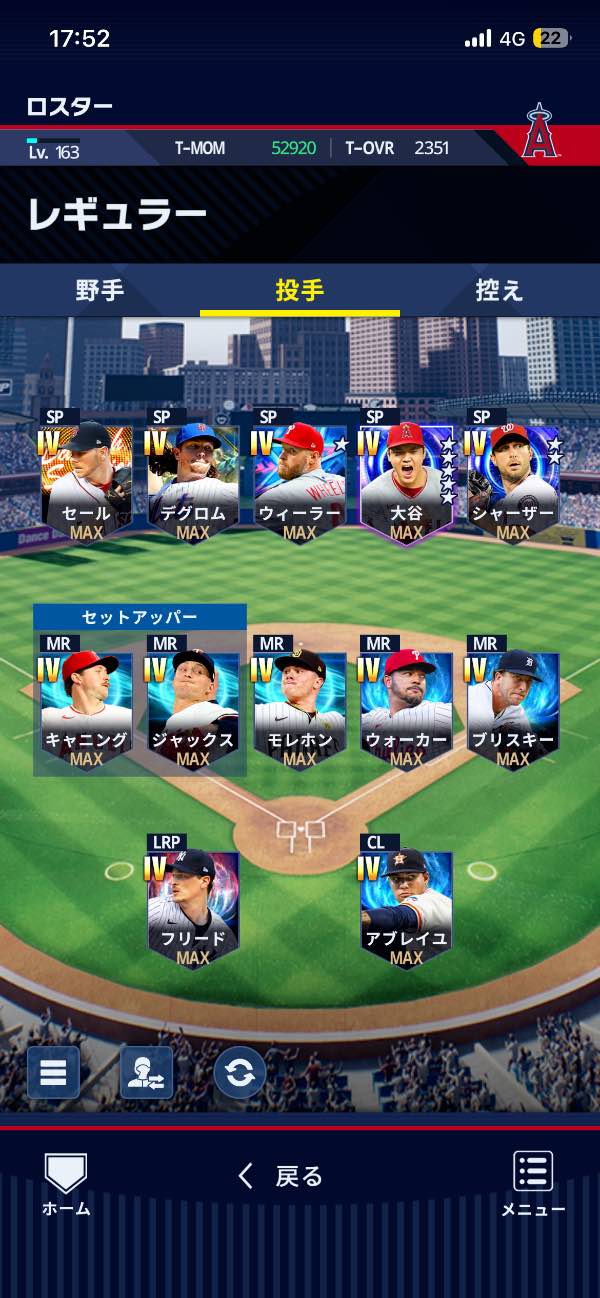
Task: Select the 投手 tab
Action: point(300,291)
